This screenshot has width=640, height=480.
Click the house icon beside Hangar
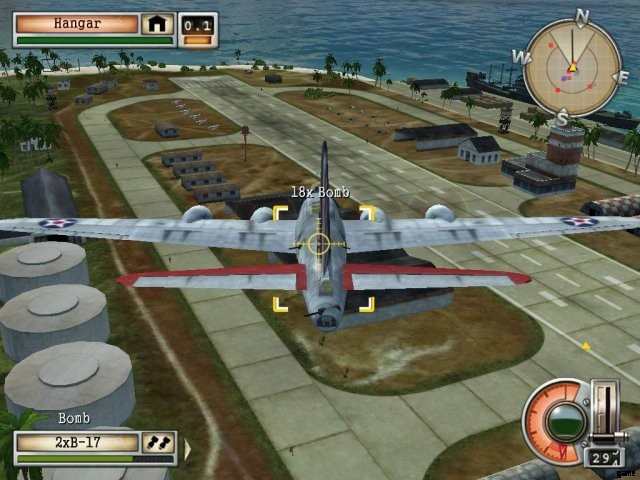point(157,23)
